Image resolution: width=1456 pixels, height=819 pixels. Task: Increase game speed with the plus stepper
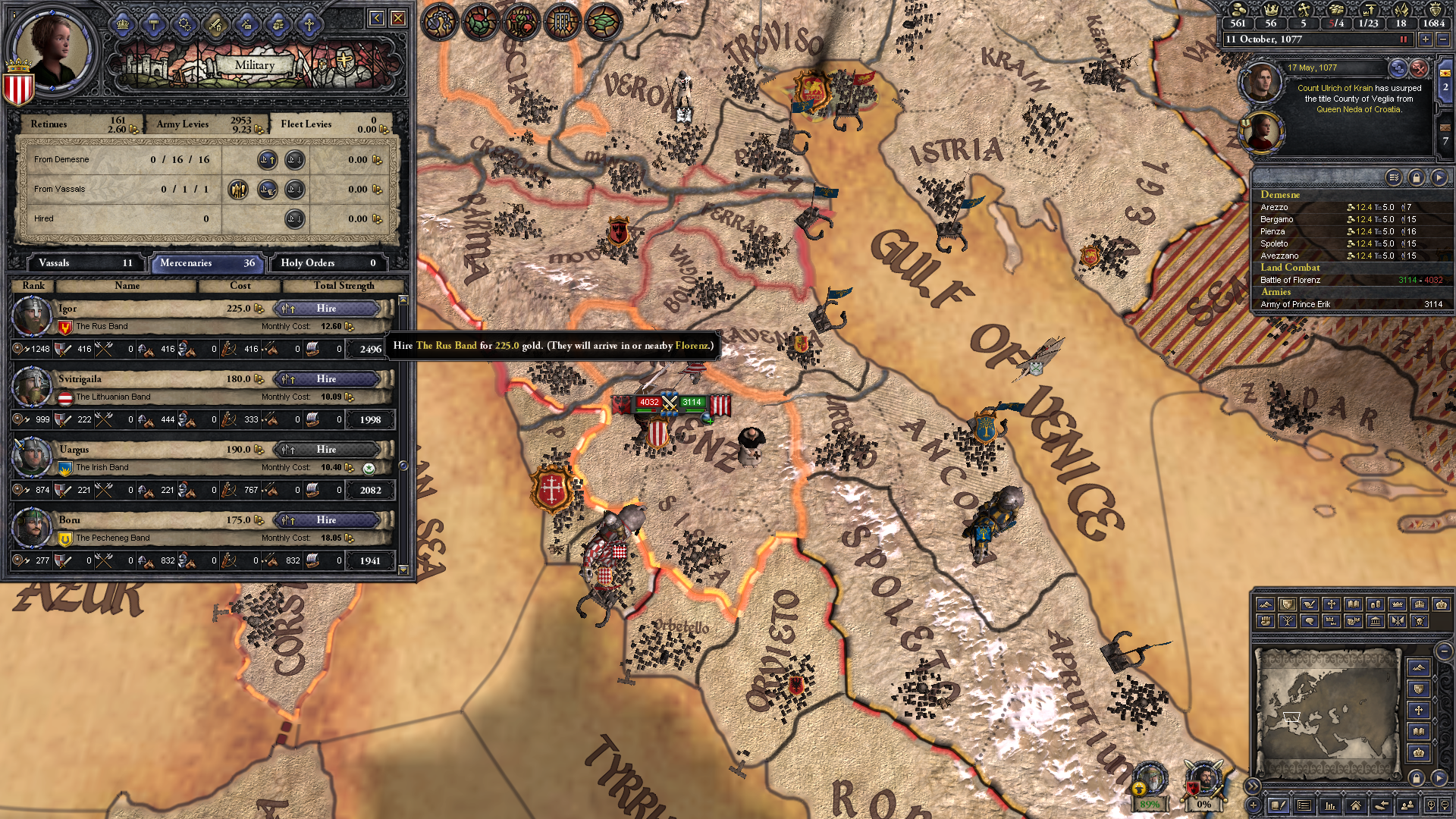pyautogui.click(x=1426, y=39)
